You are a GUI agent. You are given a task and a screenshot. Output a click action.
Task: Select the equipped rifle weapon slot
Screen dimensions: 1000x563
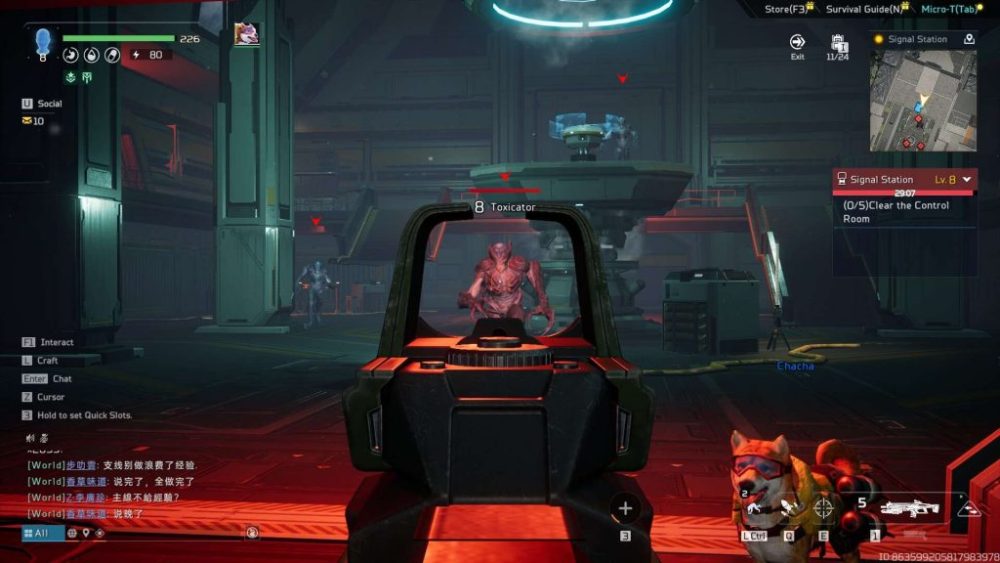tap(908, 509)
